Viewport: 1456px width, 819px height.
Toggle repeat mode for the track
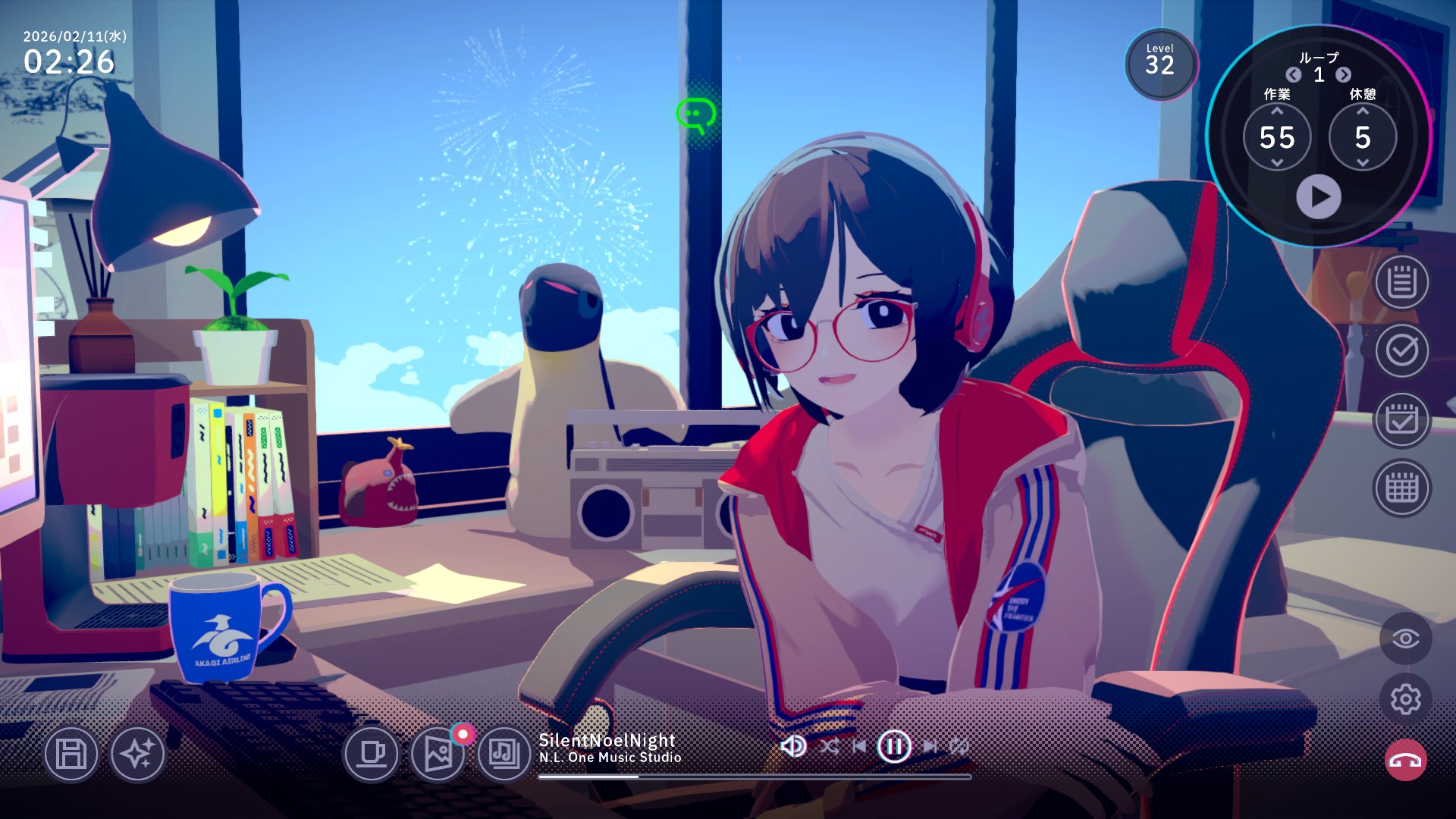tap(959, 745)
